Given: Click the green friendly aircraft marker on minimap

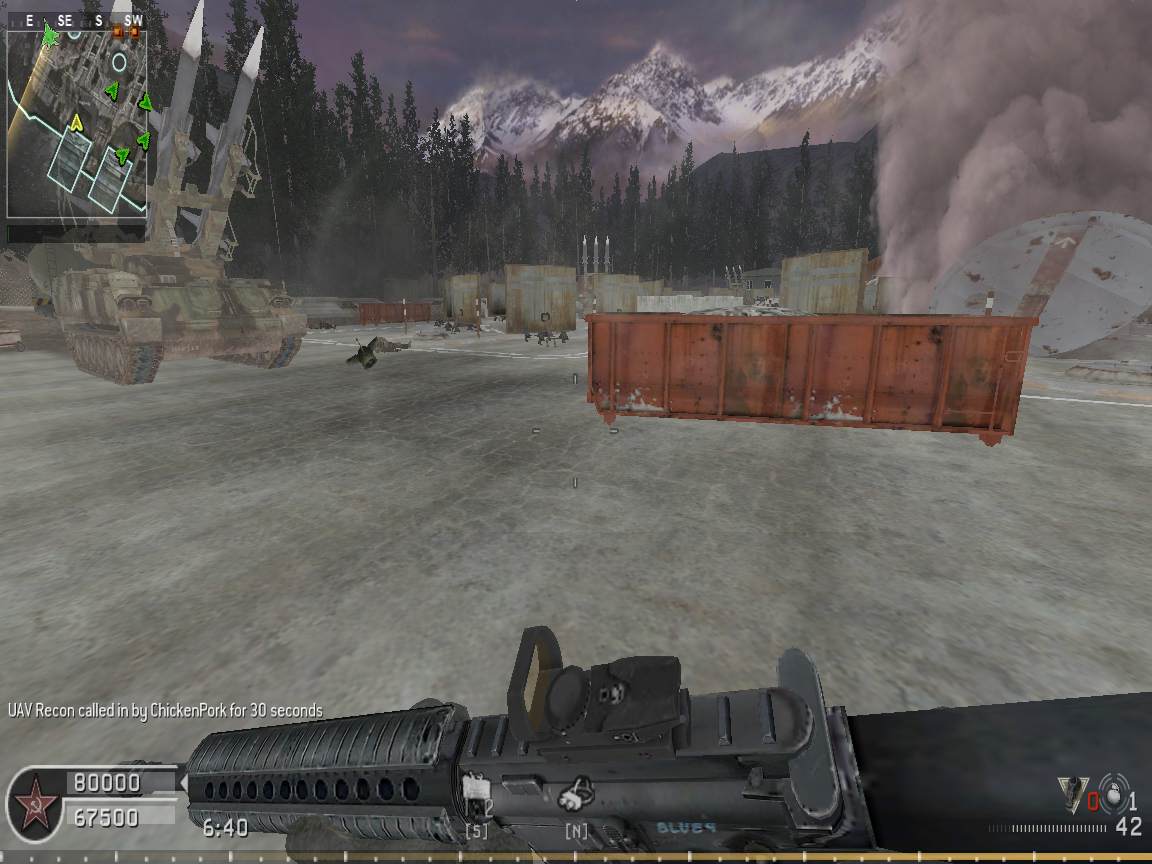Looking at the screenshot, I should click(50, 37).
